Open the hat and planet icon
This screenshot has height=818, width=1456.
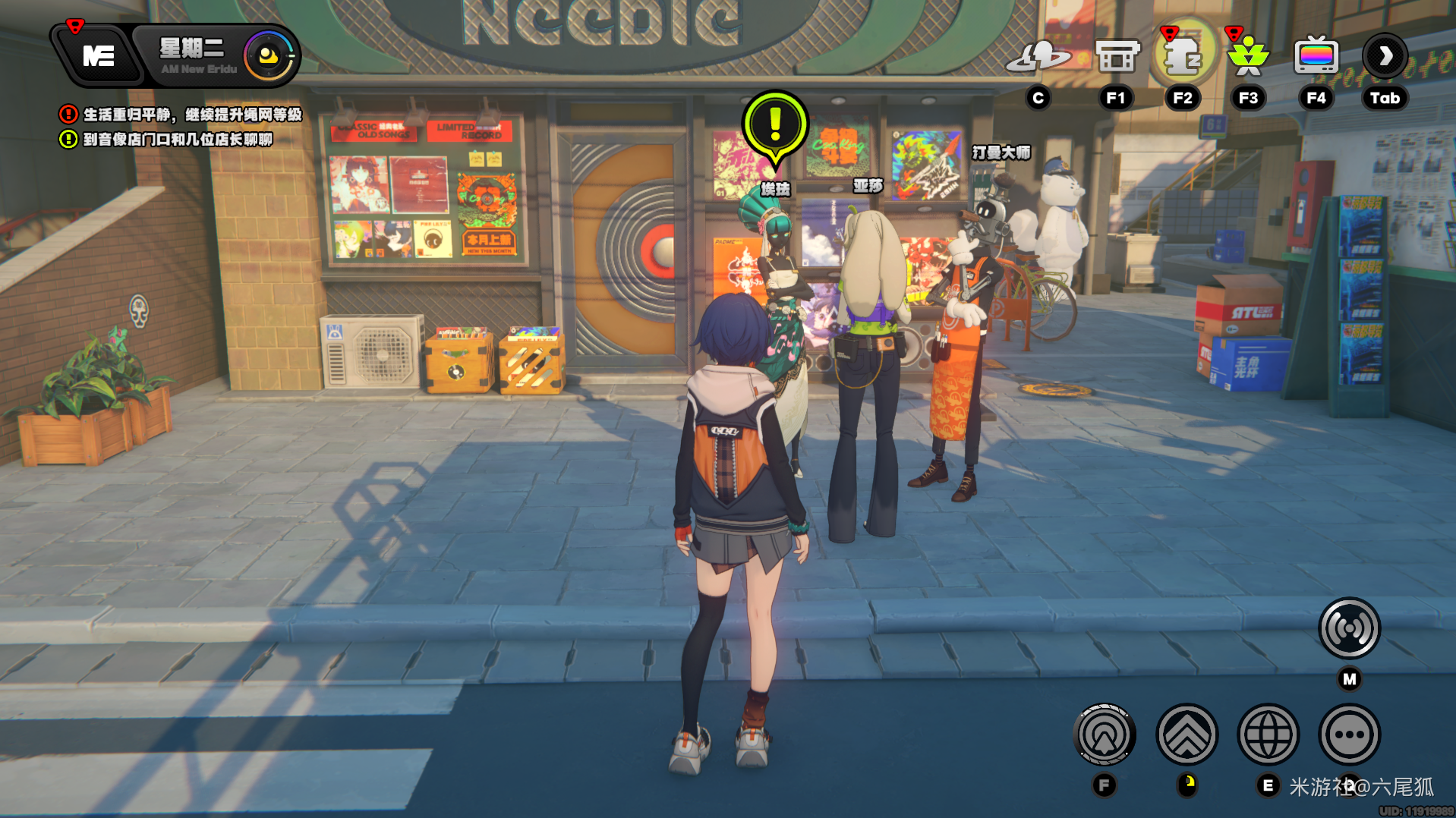coord(1038,57)
